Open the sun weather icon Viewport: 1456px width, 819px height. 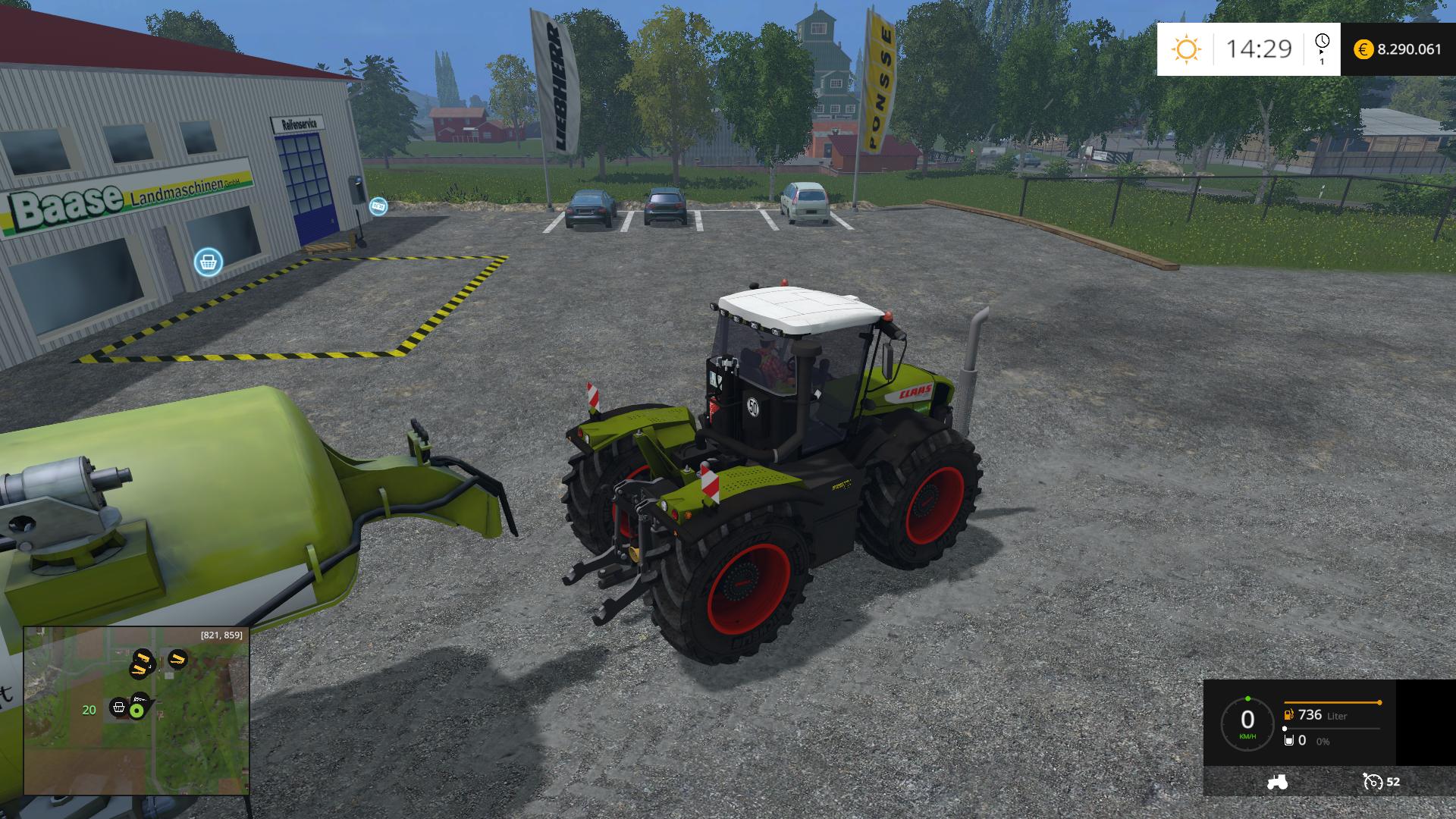click(1186, 49)
